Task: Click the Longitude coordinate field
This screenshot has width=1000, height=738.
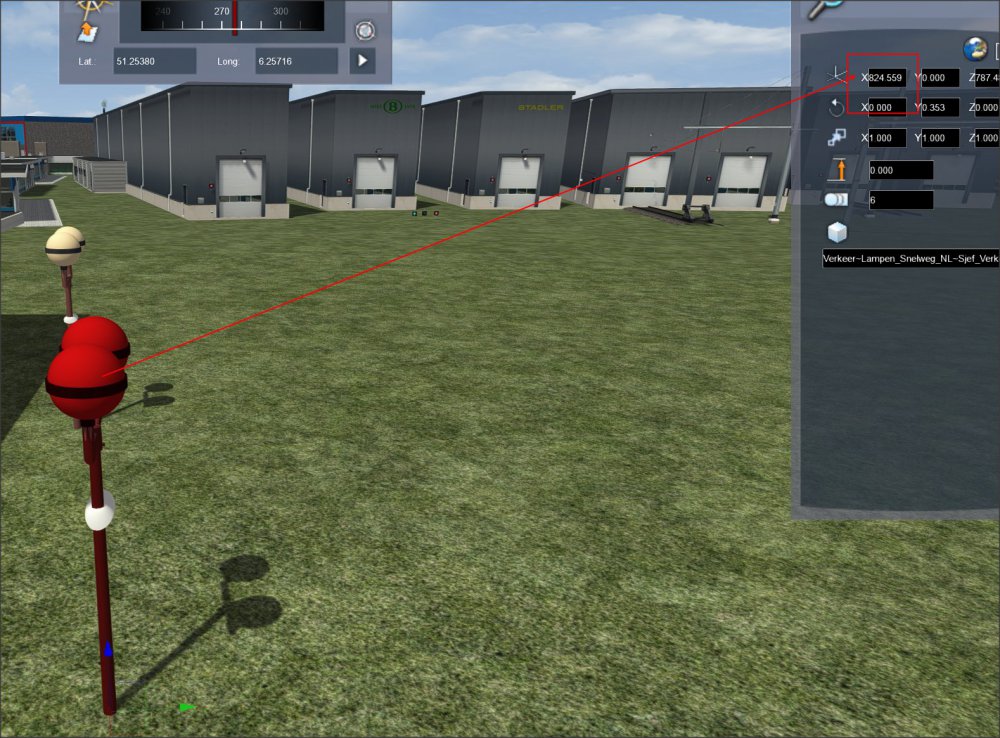Action: pos(296,61)
